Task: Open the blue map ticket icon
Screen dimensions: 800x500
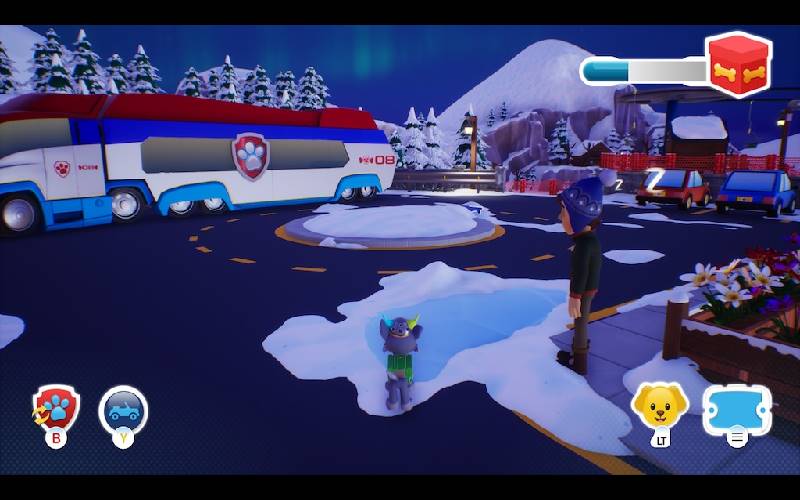Action: (737, 409)
